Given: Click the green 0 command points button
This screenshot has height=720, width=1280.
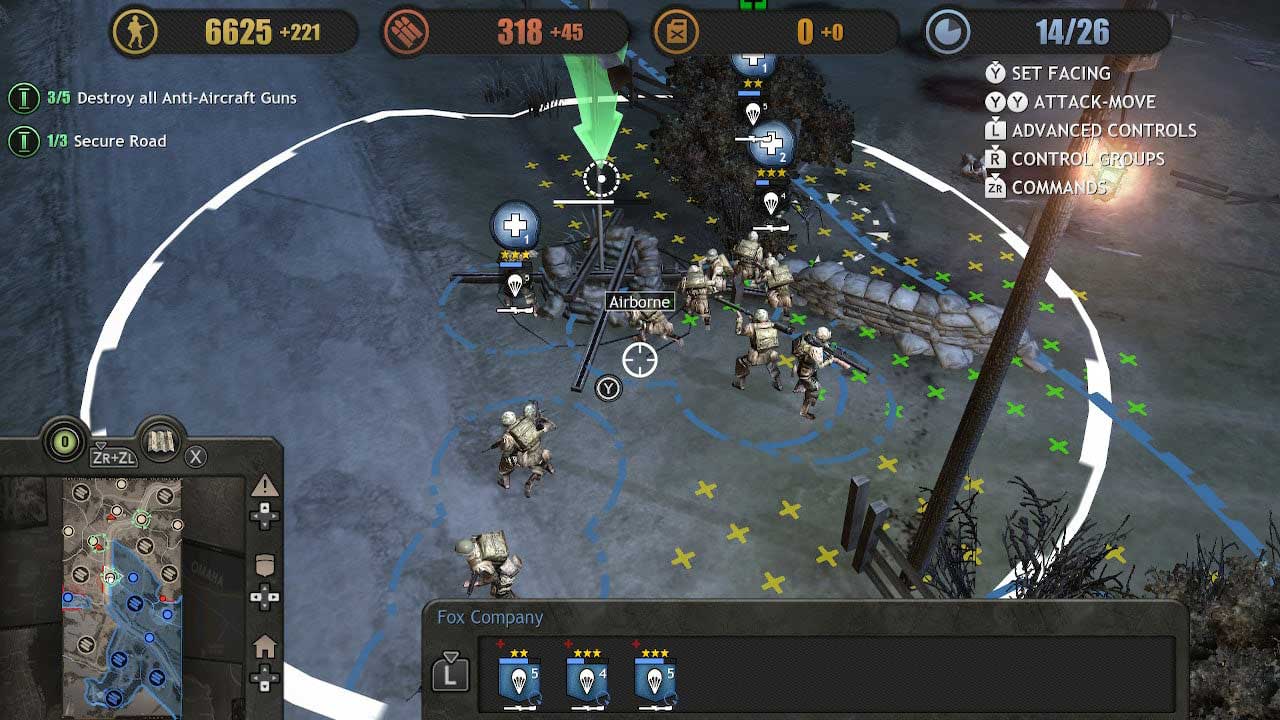Looking at the screenshot, I should [x=66, y=442].
